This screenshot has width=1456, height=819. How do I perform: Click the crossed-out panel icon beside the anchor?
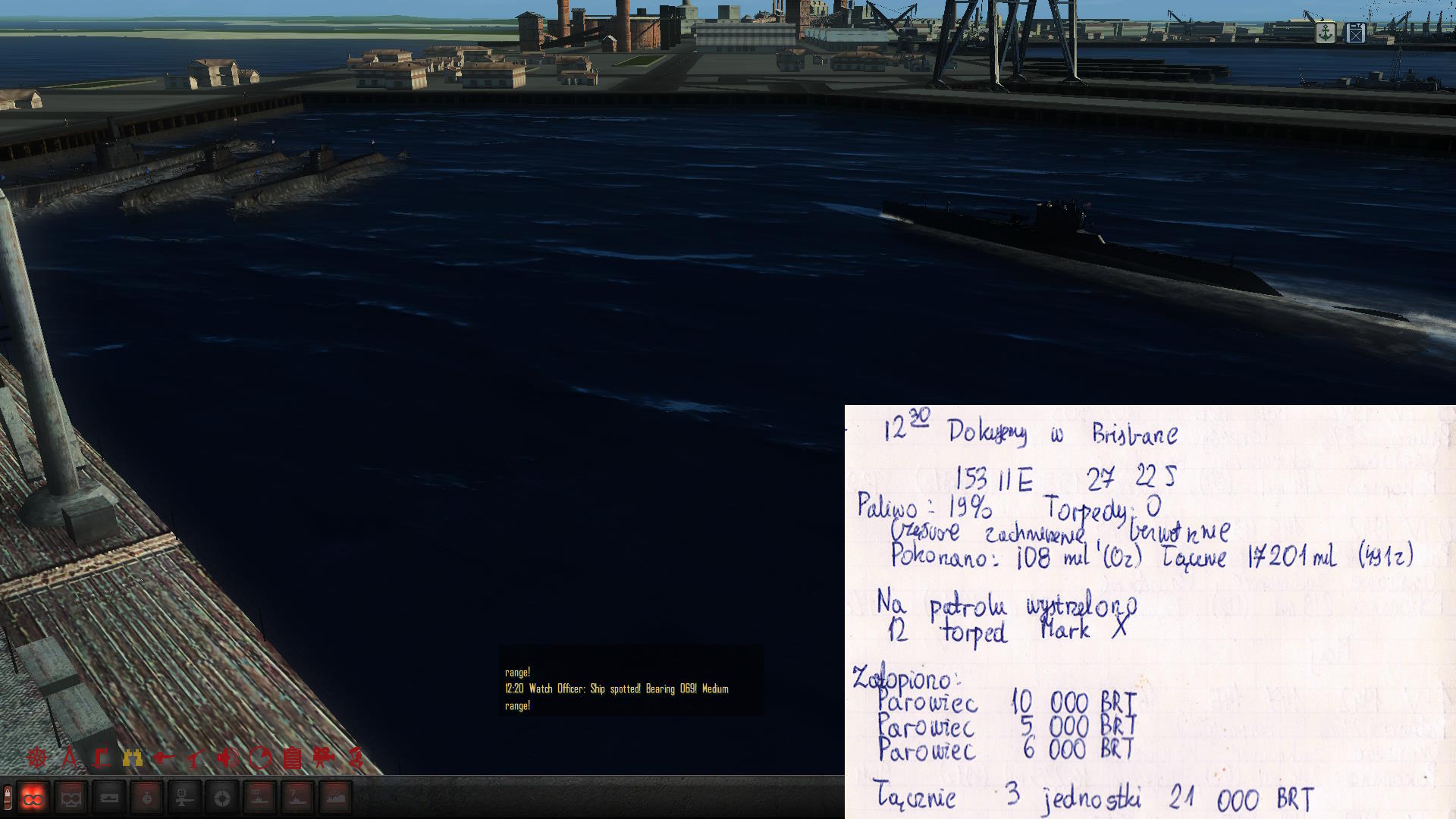tap(1356, 33)
